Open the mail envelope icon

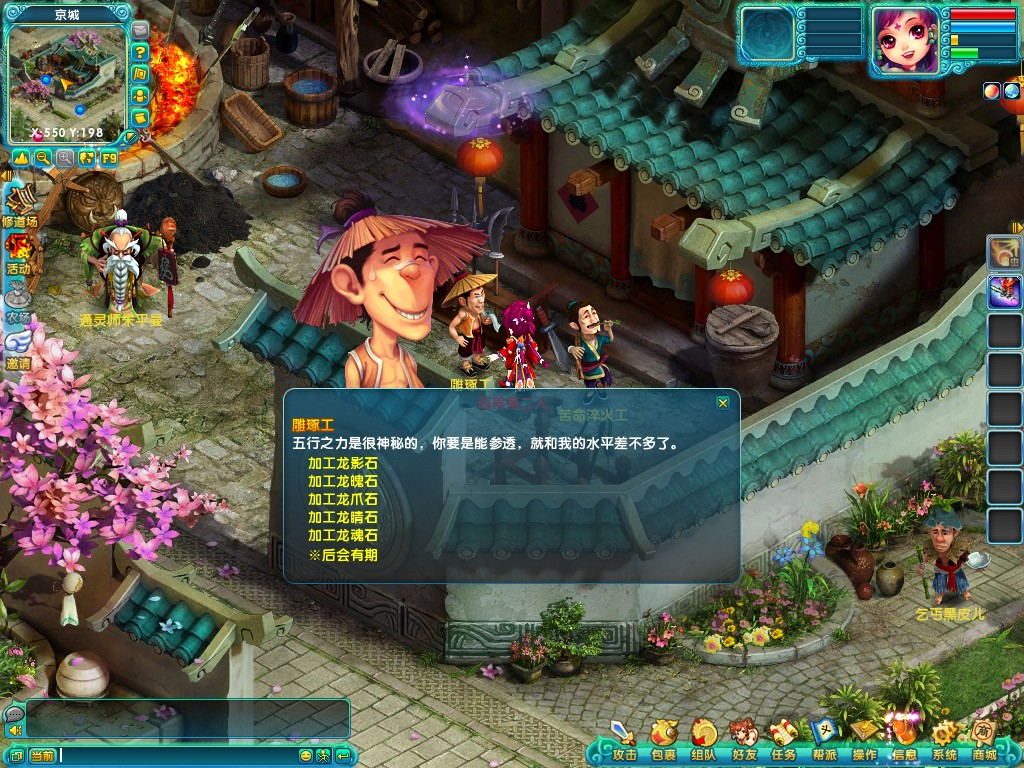click(140, 30)
